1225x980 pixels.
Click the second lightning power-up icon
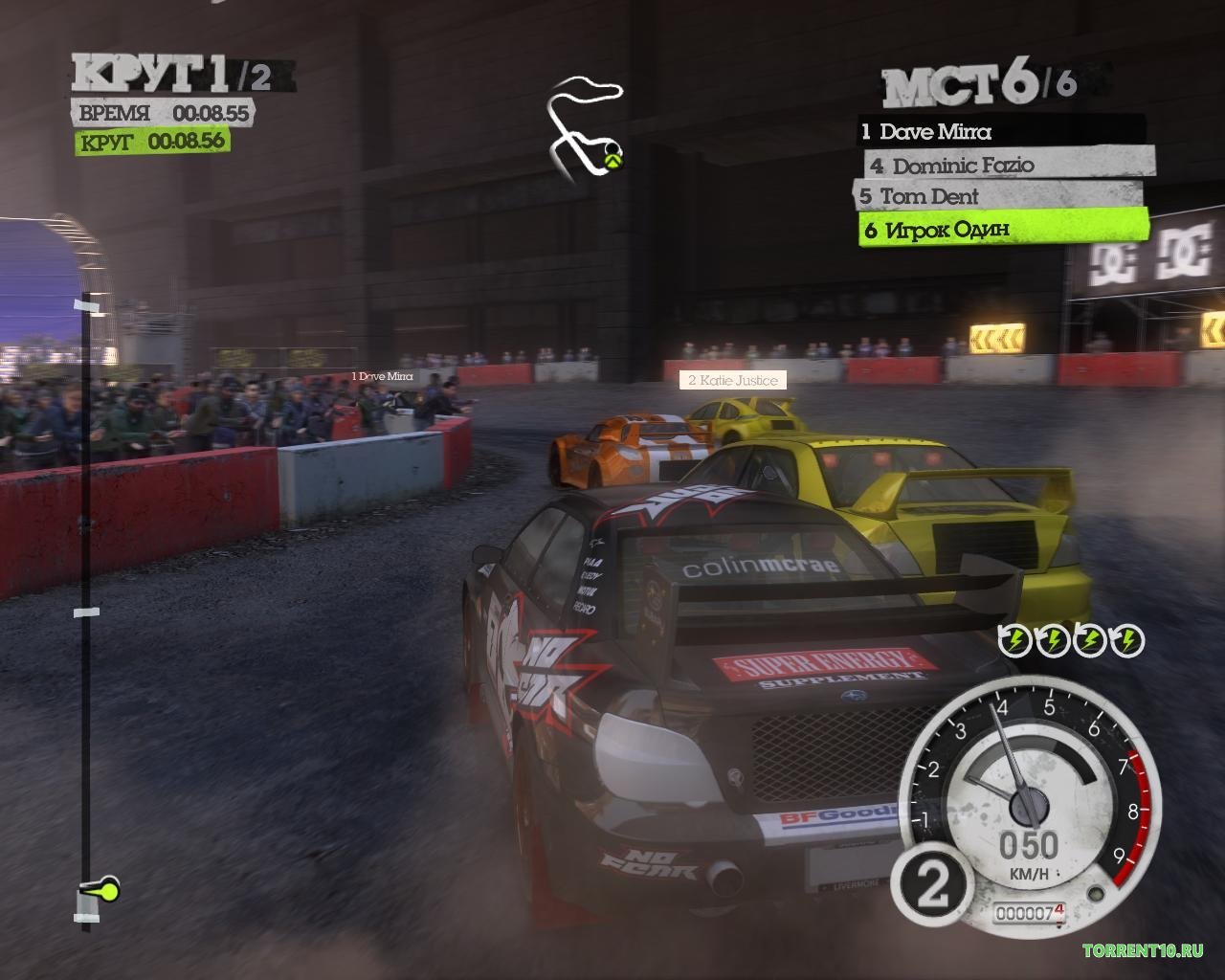[1053, 641]
